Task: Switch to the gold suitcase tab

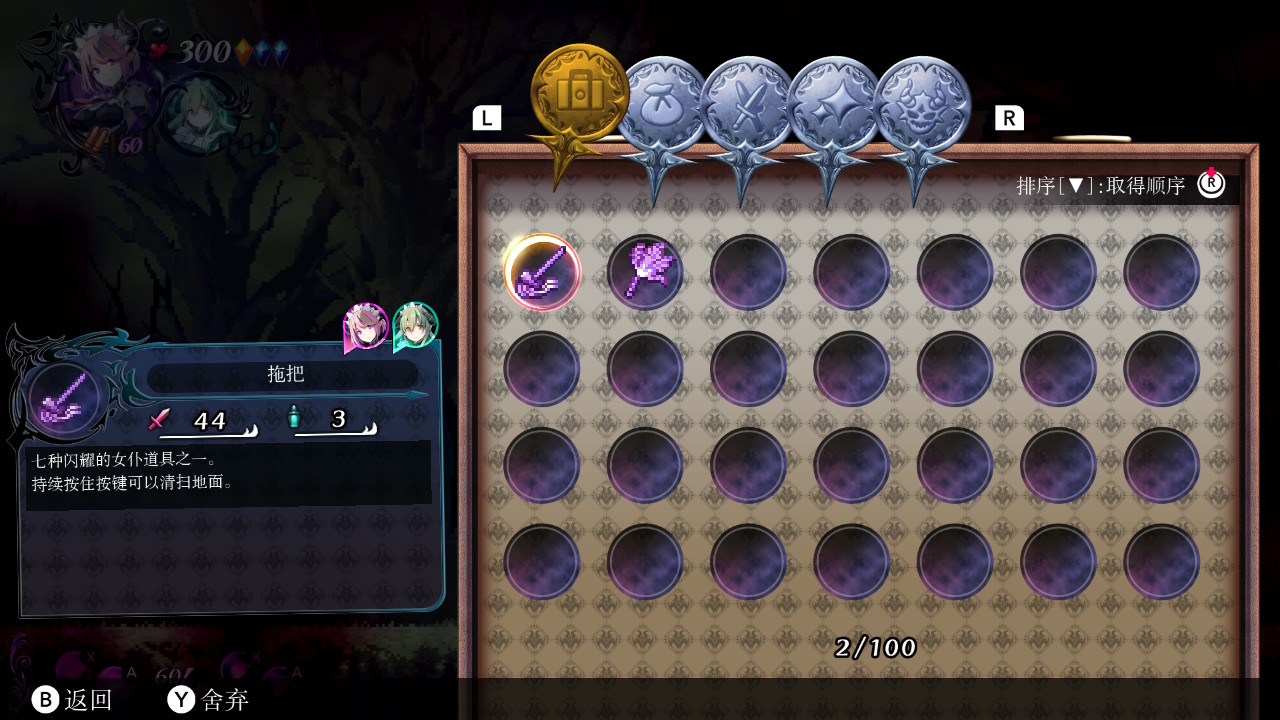Action: pyautogui.click(x=579, y=94)
